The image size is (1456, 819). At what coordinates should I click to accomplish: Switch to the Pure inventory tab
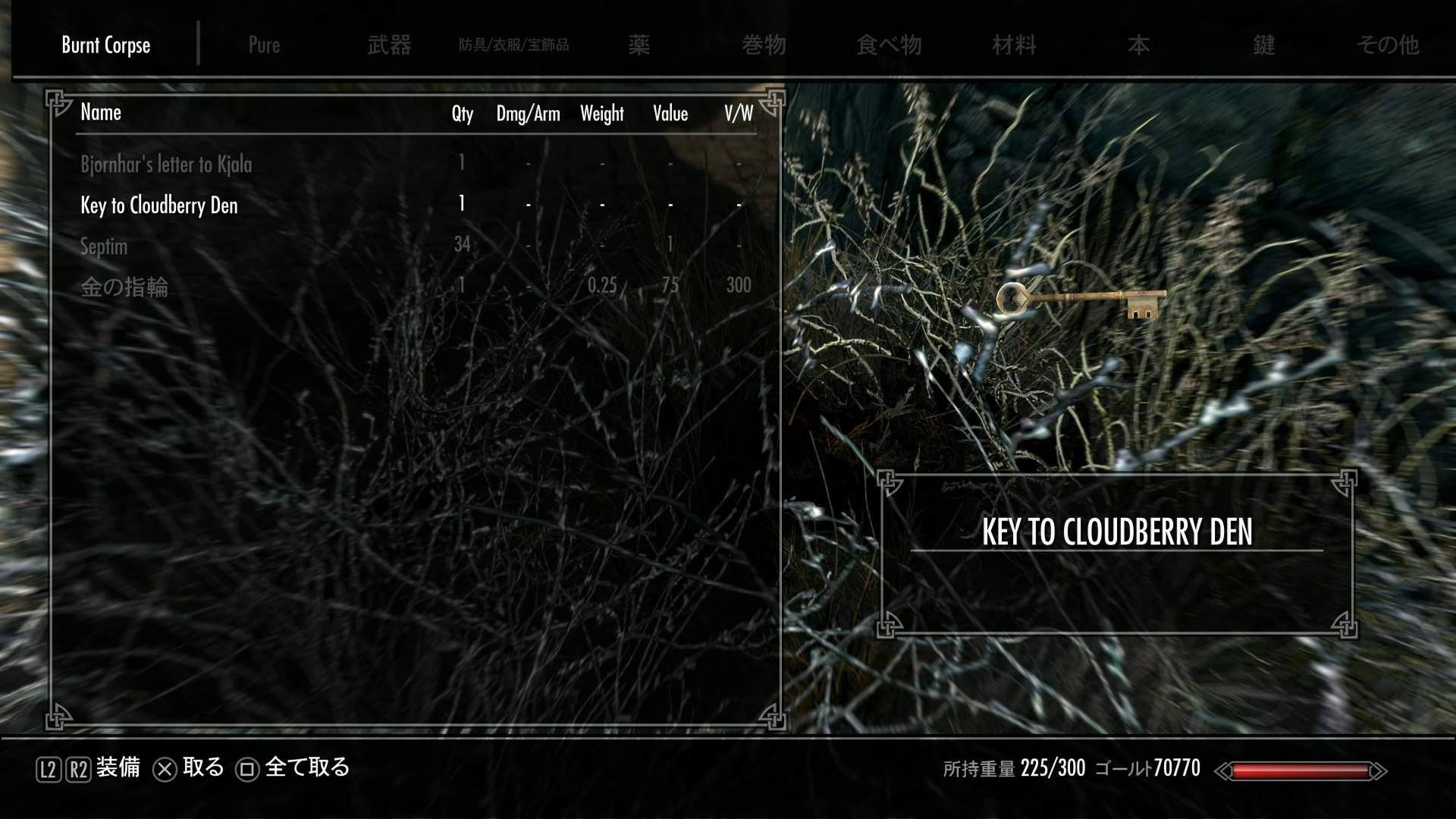pyautogui.click(x=264, y=45)
